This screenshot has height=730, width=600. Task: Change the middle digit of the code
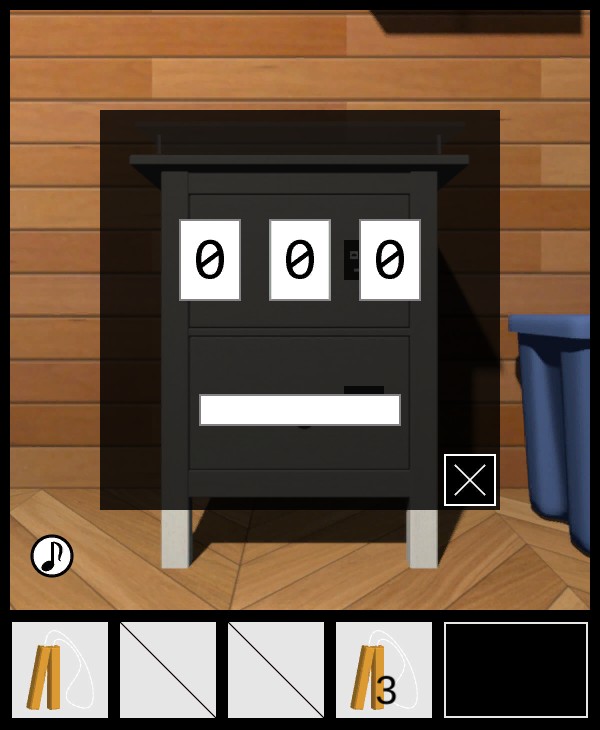click(x=300, y=260)
